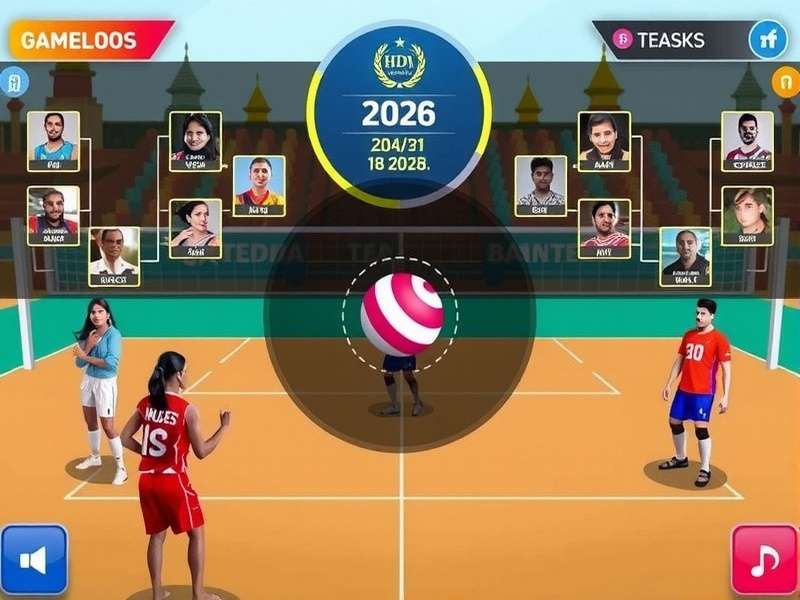Toggle music with the pink note button
Image resolution: width=800 pixels, height=600 pixels.
click(765, 560)
